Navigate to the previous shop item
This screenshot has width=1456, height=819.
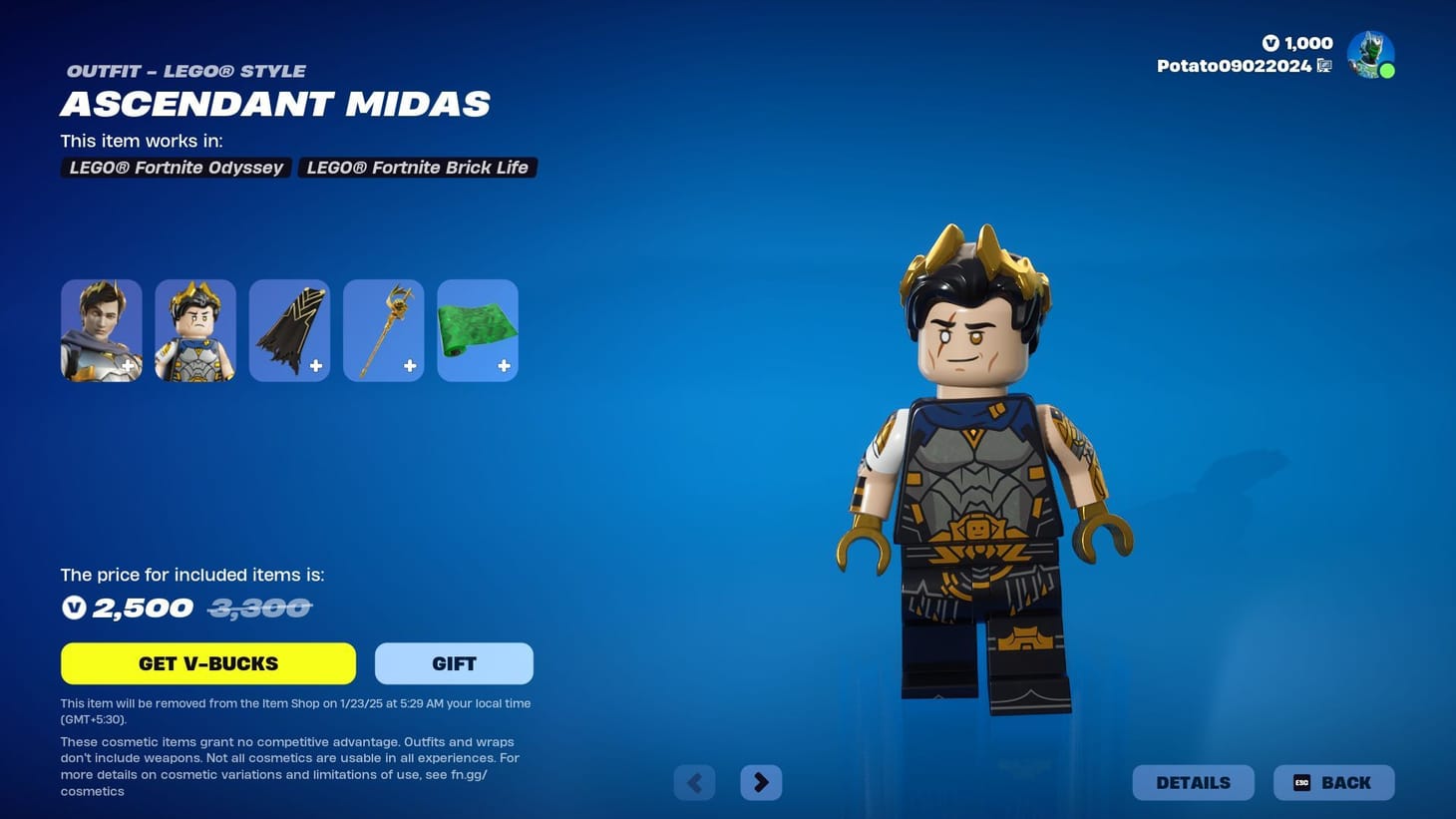point(694,782)
